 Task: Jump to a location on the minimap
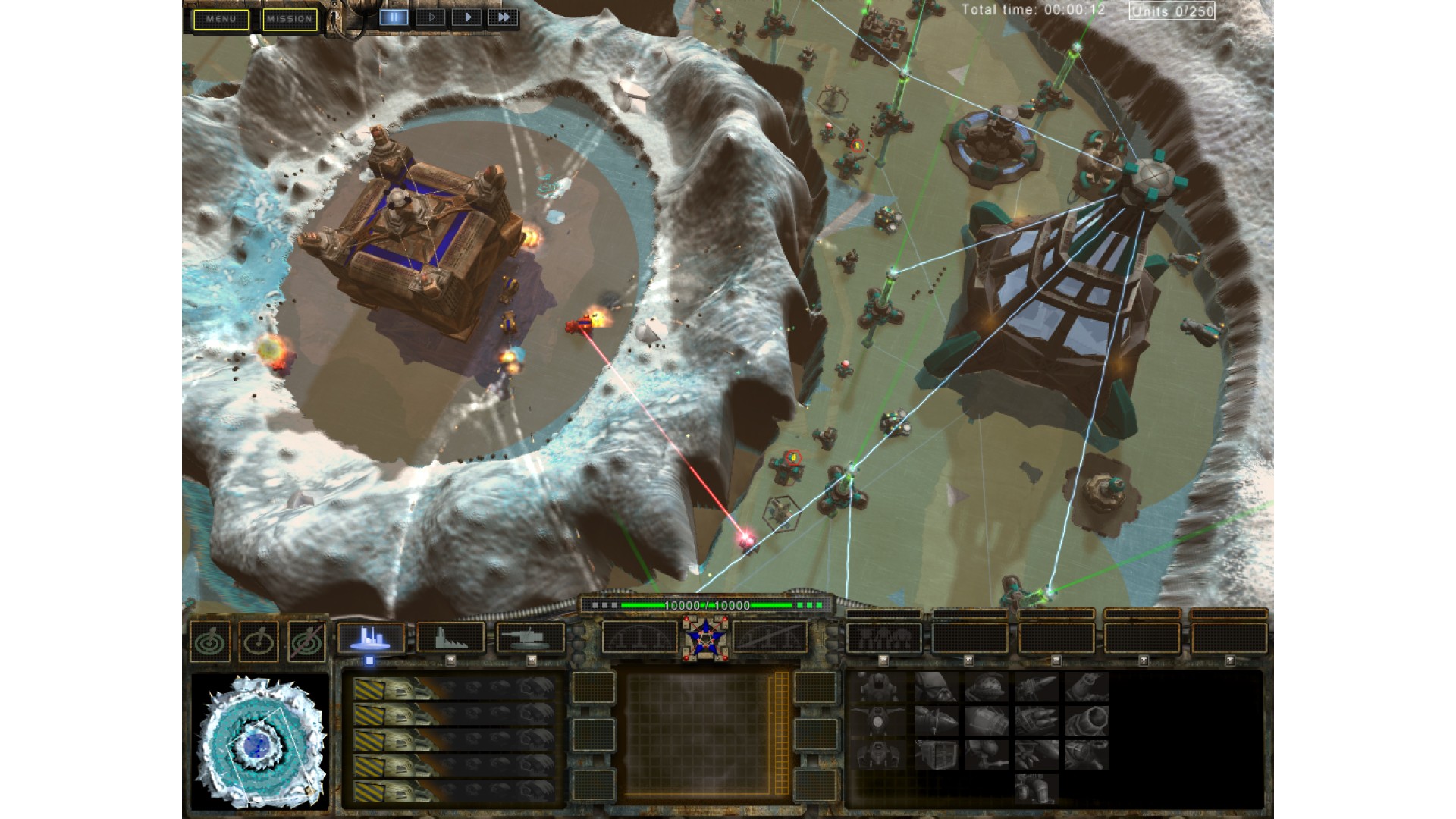click(259, 741)
